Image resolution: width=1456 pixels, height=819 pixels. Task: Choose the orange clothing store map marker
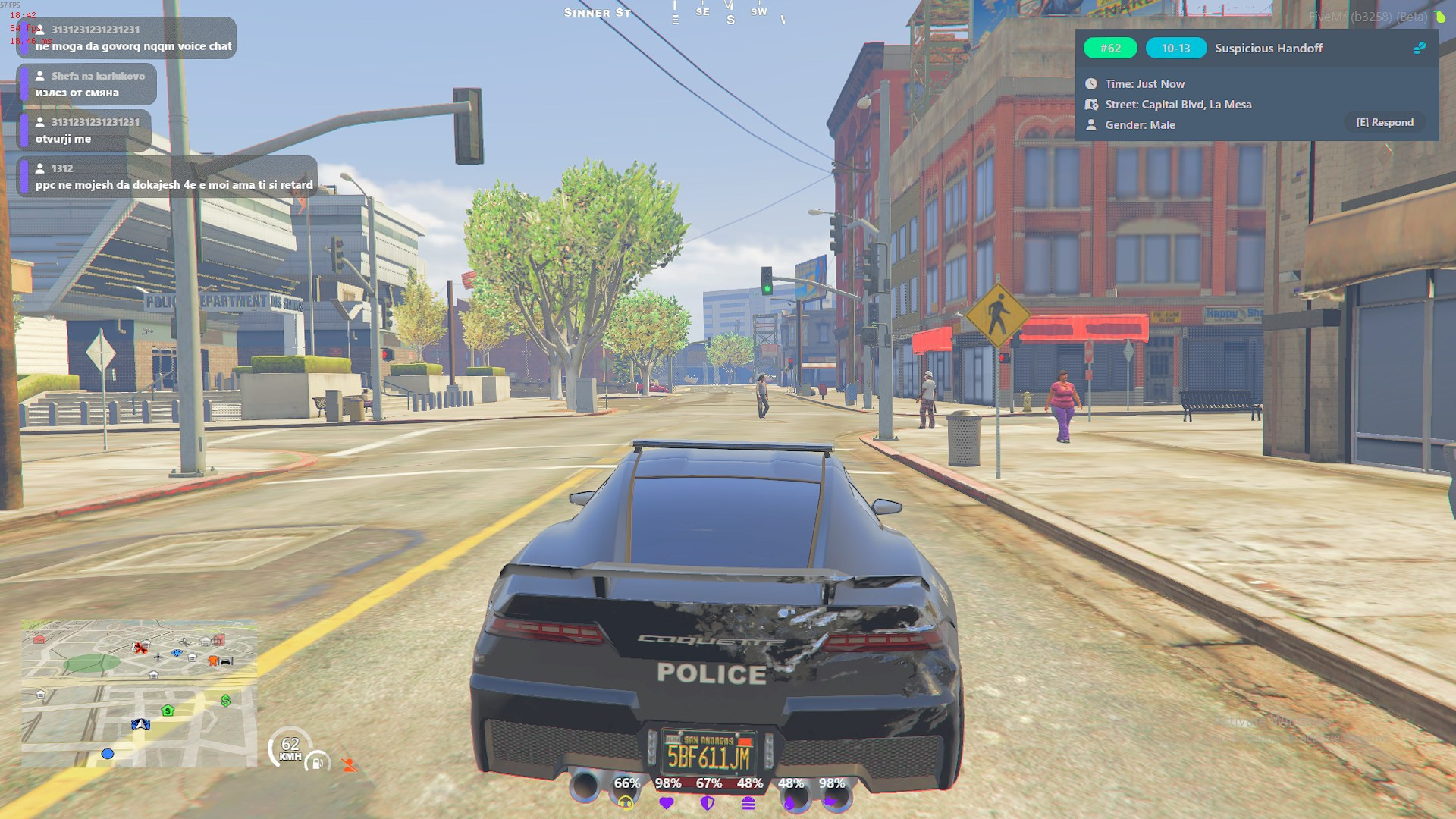(213, 661)
